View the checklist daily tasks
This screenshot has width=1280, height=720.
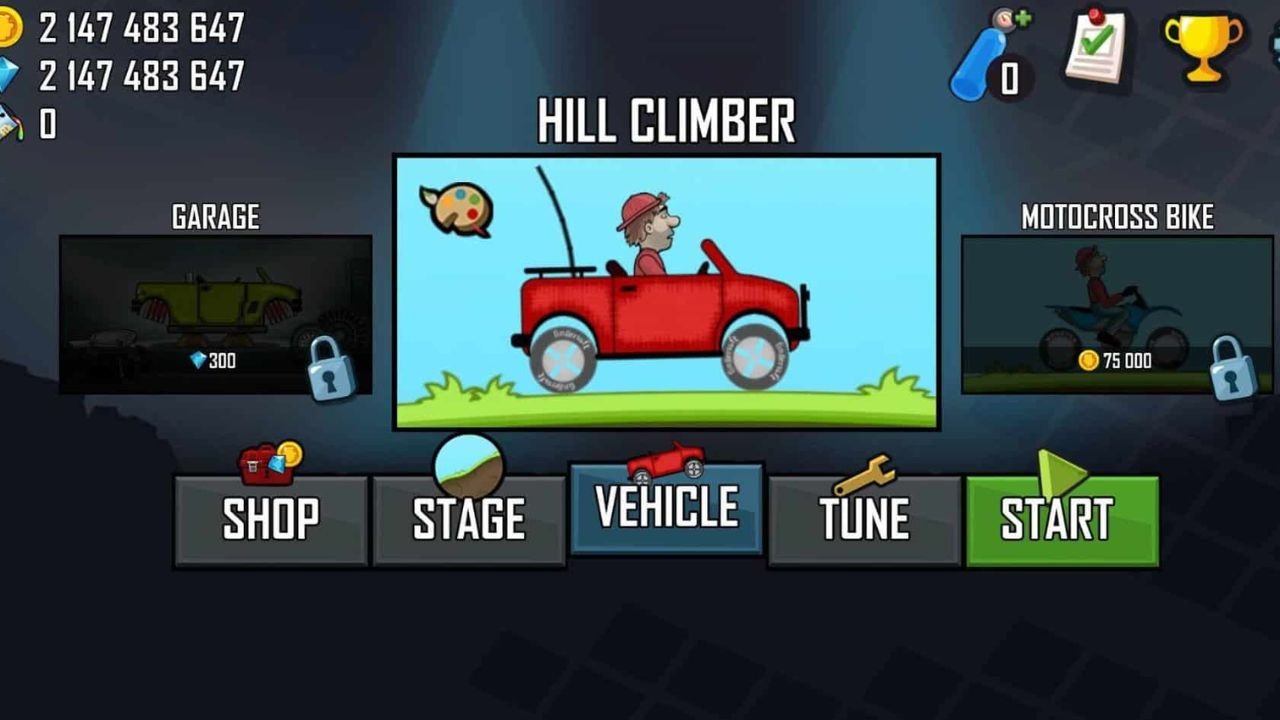click(1096, 46)
